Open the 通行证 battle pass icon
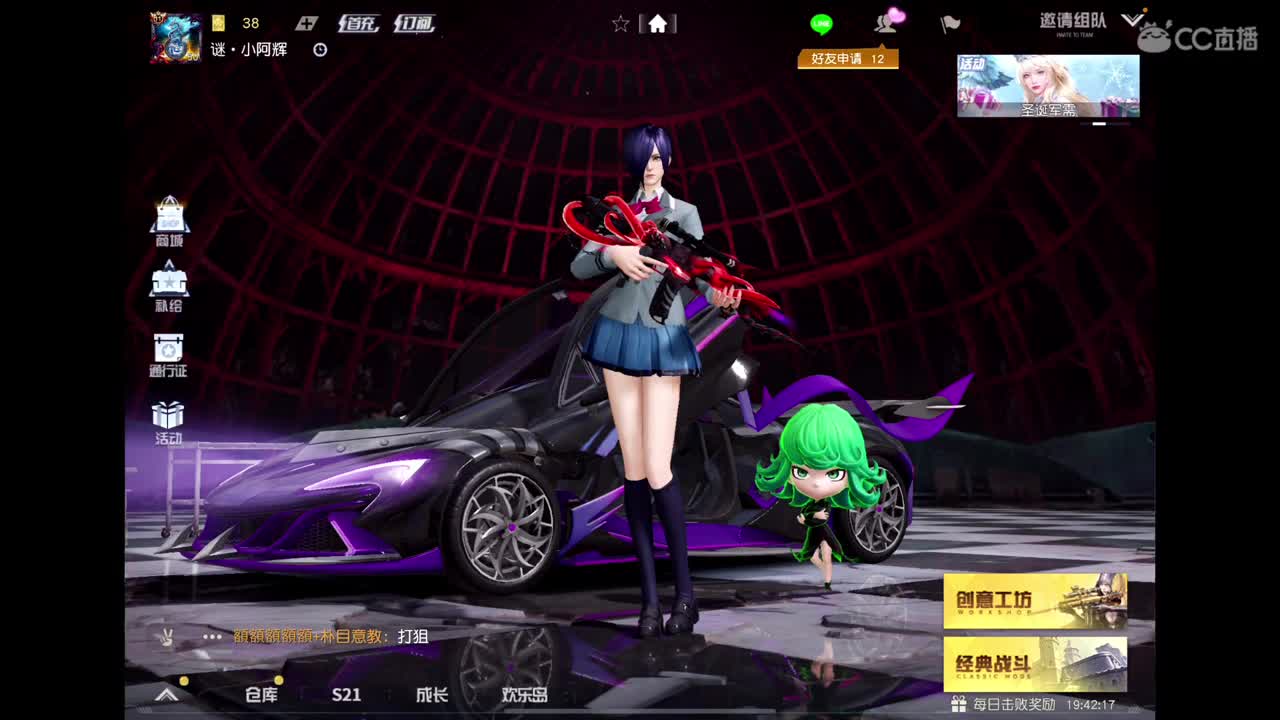1280x720 pixels. coord(170,352)
